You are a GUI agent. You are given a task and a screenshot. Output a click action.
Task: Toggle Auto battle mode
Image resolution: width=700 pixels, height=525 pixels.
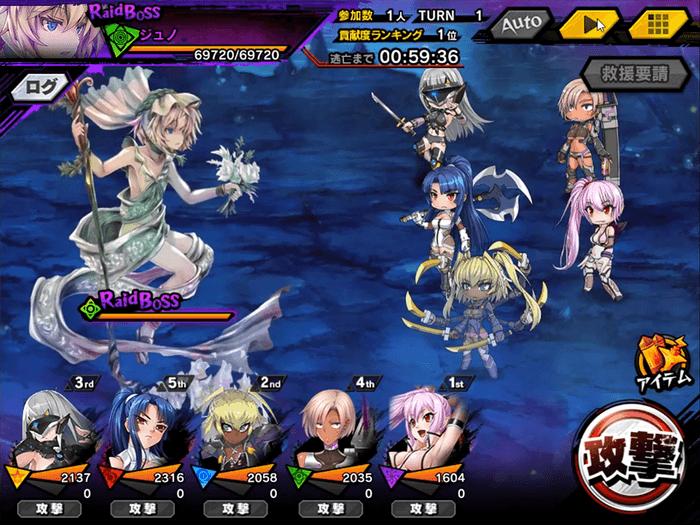(520, 22)
